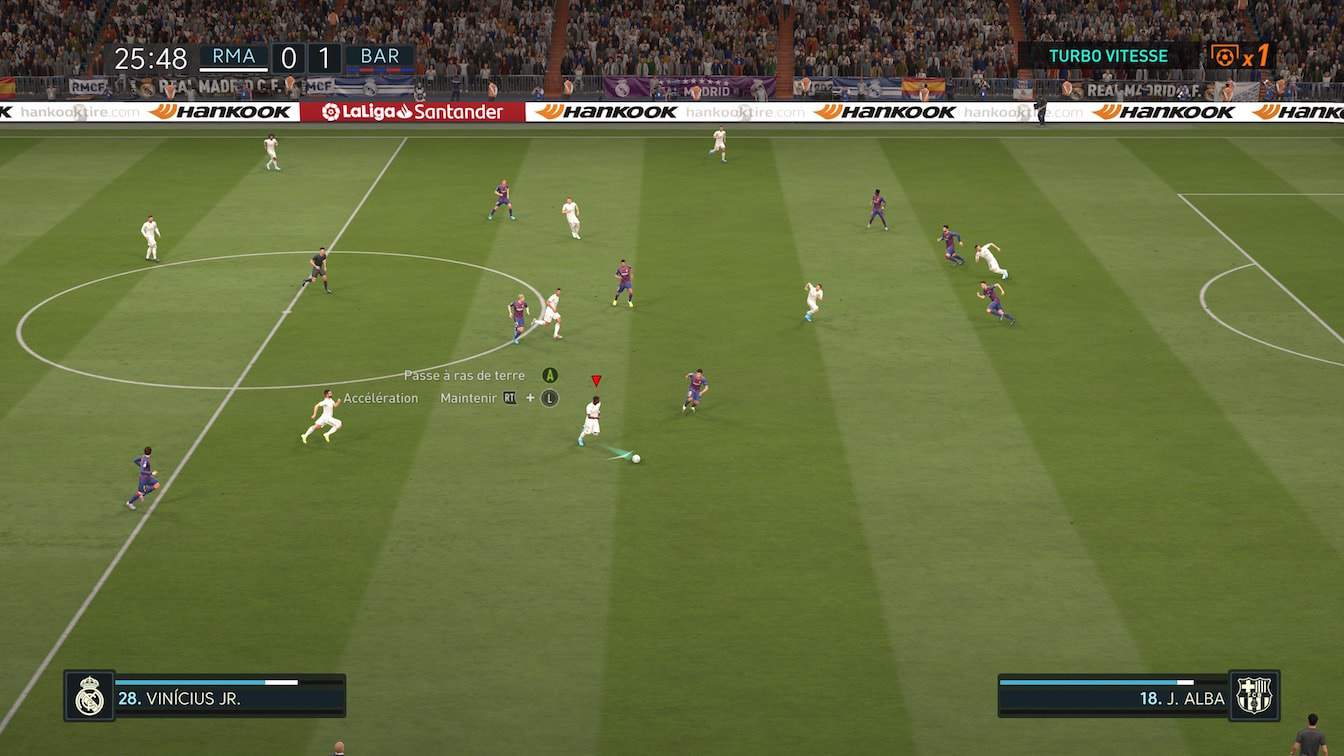Click the Real Madrid crest beside Vinícius Jr.
1344x756 pixels.
pos(89,696)
